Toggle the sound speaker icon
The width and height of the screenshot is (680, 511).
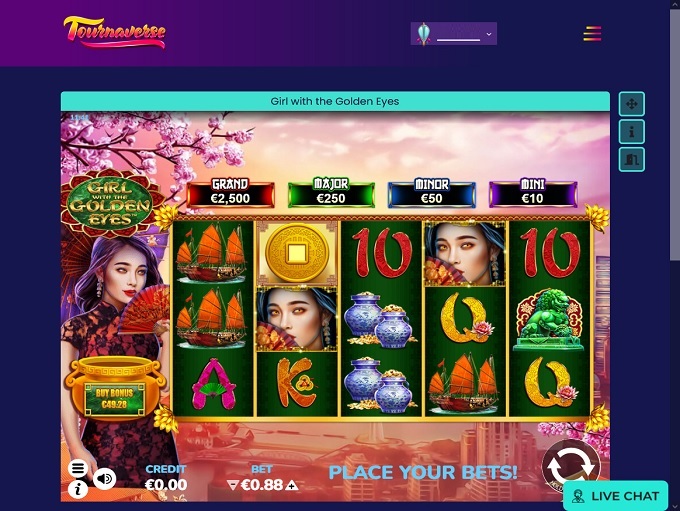coord(104,479)
